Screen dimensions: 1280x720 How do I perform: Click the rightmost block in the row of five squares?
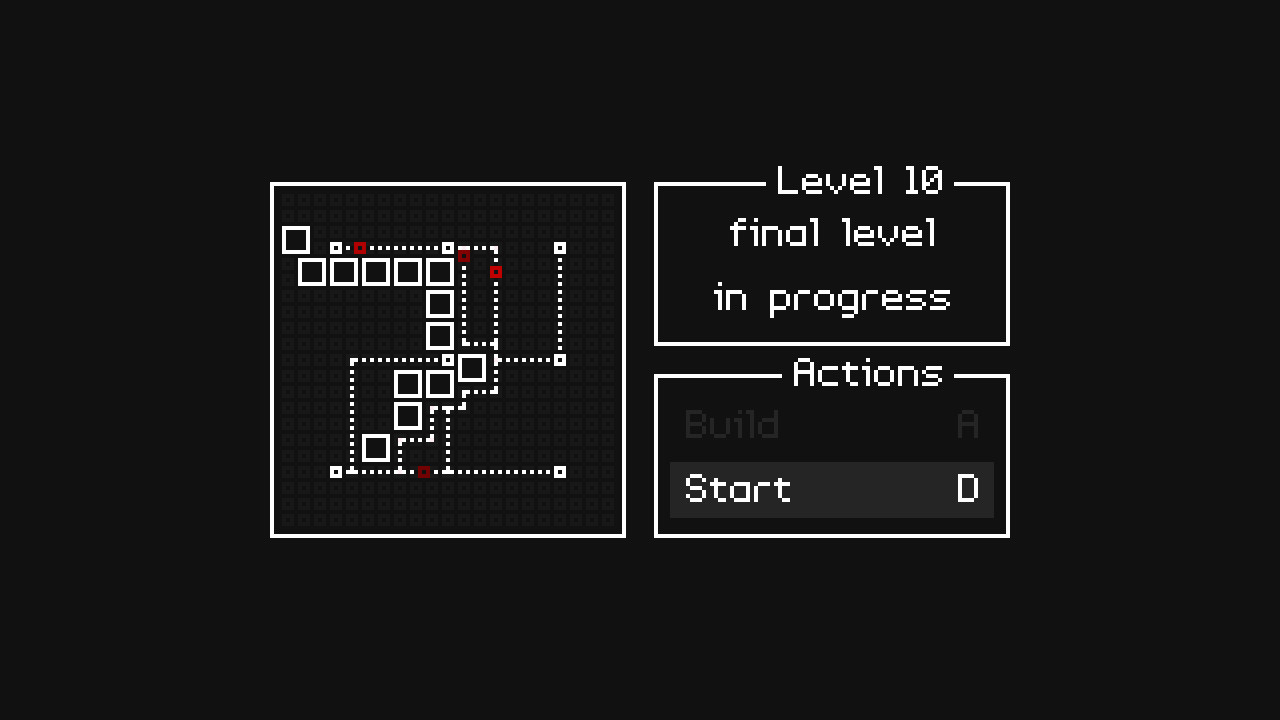(440, 272)
